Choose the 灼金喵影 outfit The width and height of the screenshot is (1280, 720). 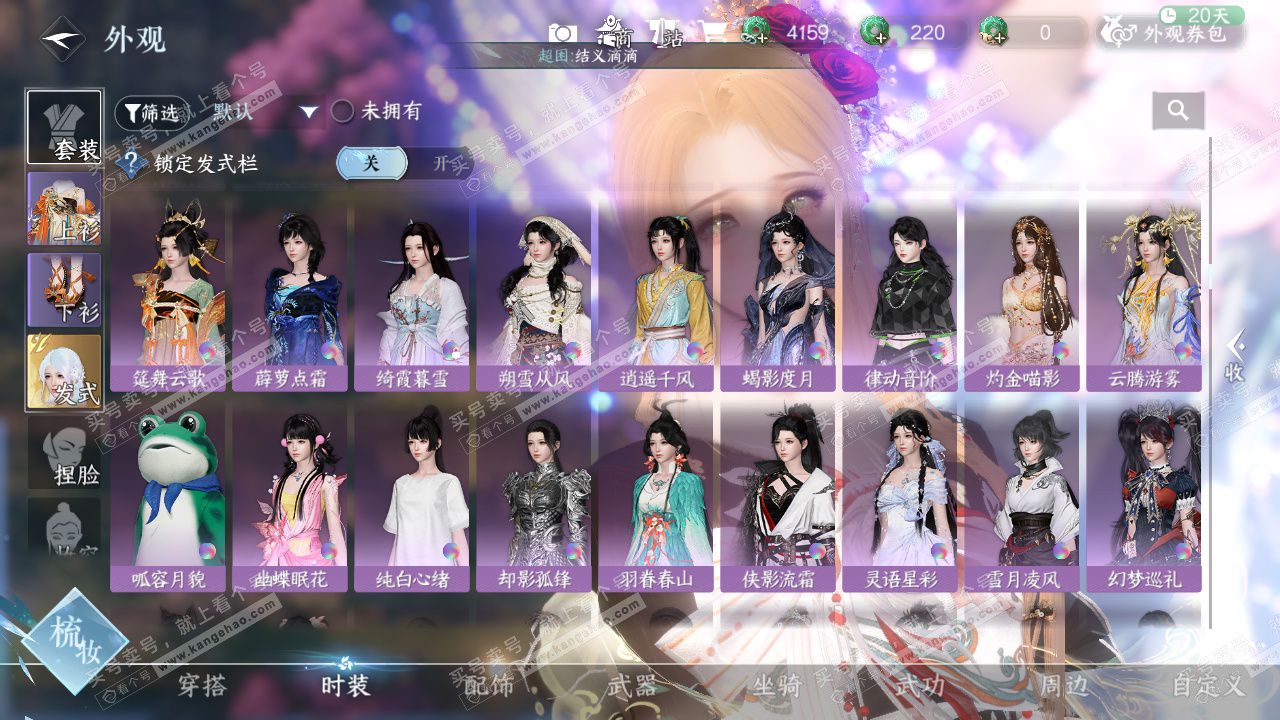click(1022, 295)
